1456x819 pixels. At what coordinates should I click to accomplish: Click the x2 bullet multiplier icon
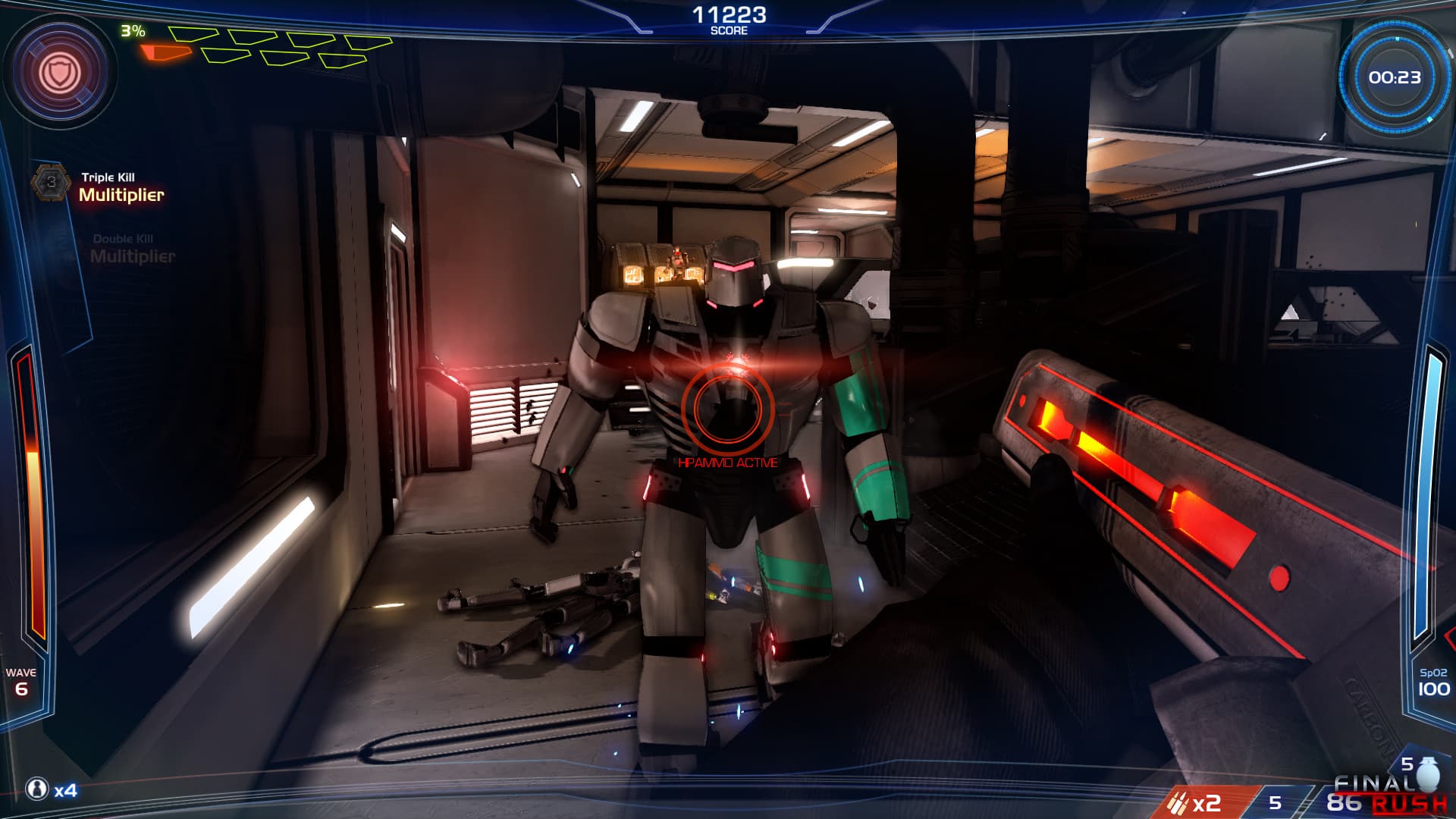pos(1178,802)
